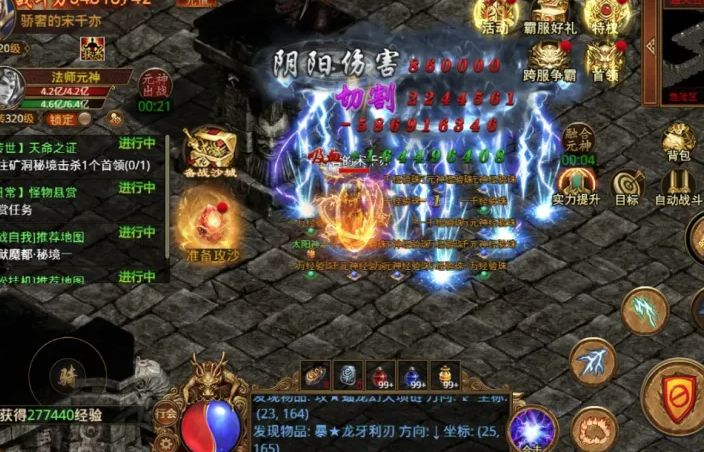Open the 背包 backpack
The width and height of the screenshot is (704, 452).
pyautogui.click(x=679, y=143)
